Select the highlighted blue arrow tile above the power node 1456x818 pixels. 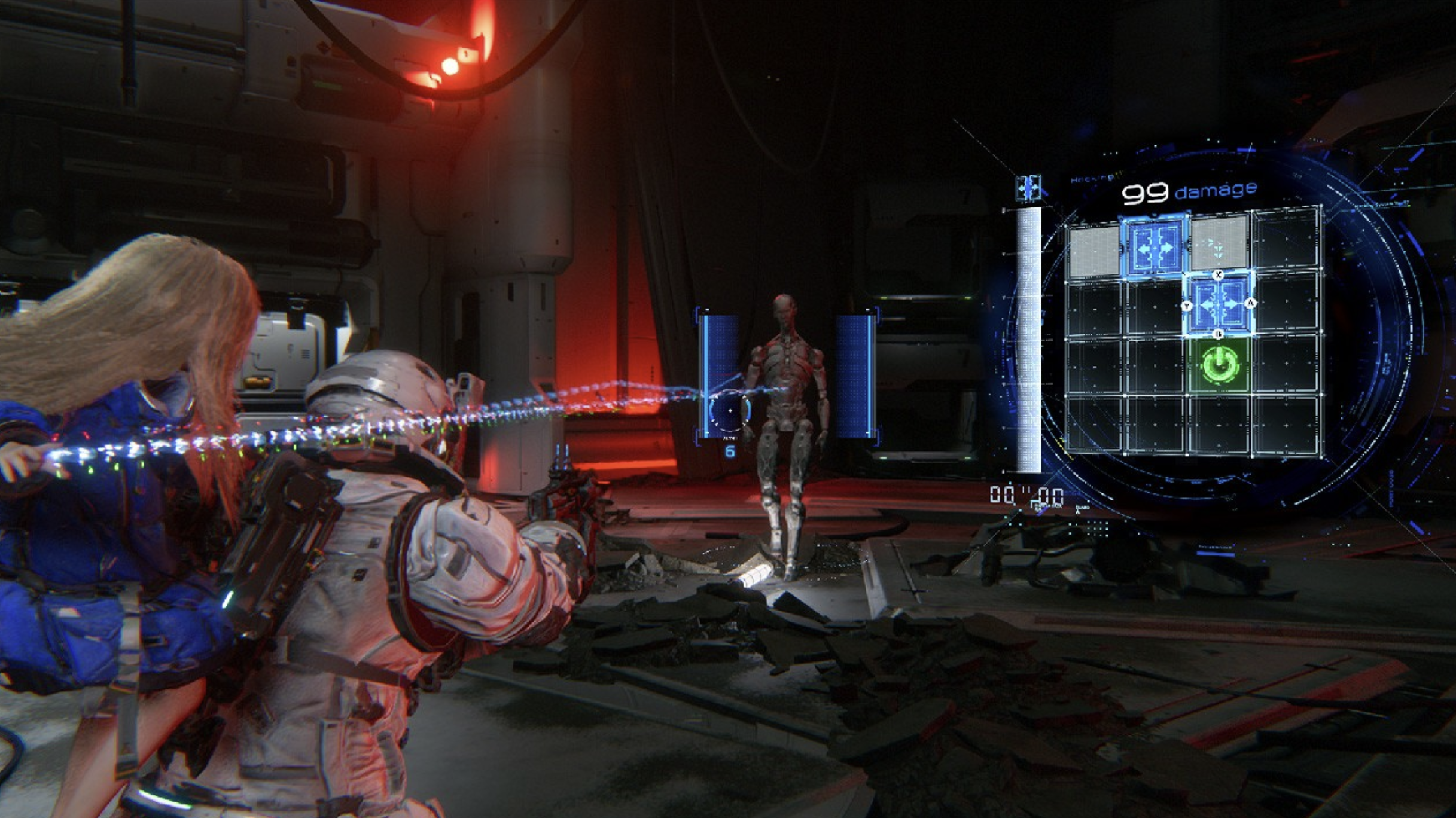tap(1219, 304)
